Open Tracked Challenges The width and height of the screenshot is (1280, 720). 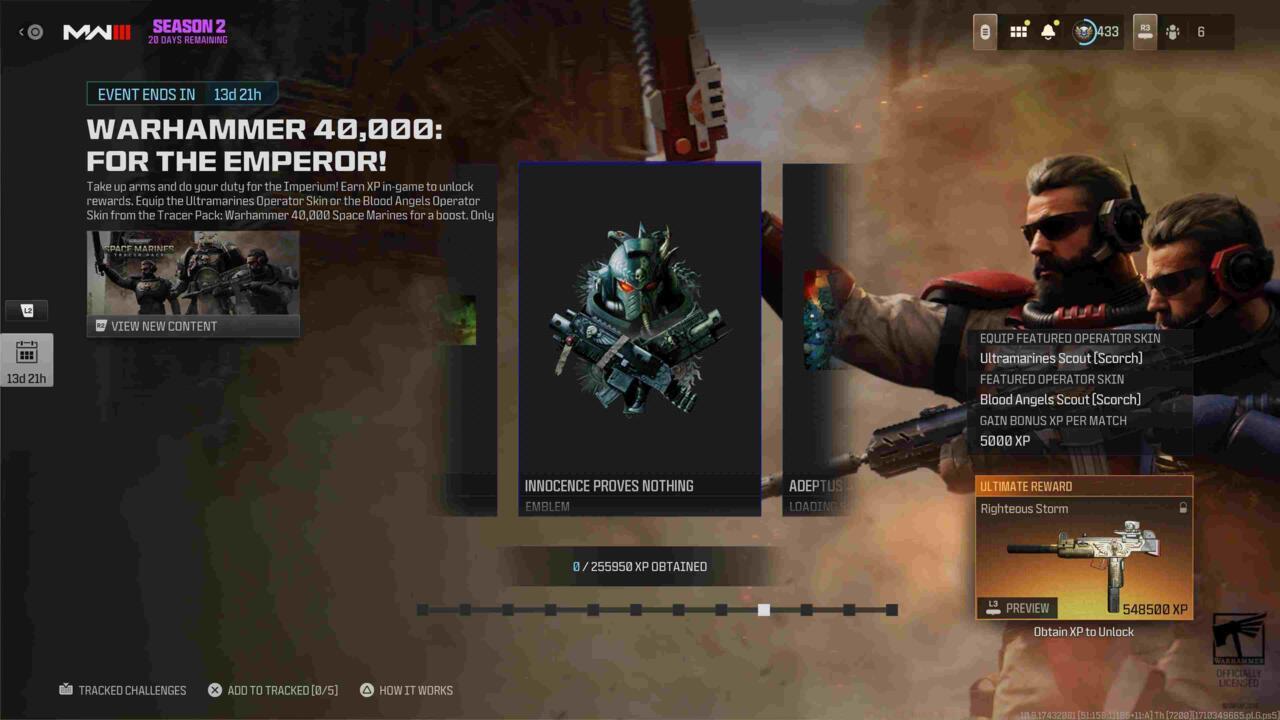[x=123, y=690]
